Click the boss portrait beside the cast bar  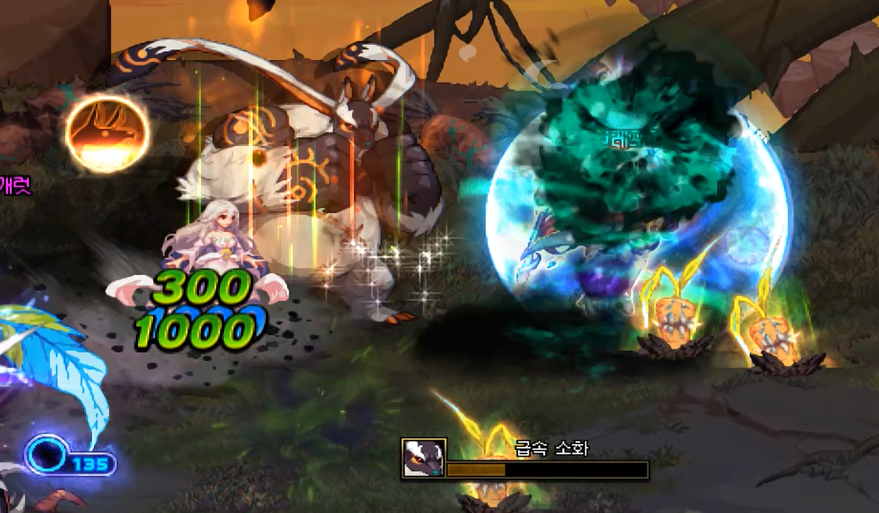[423, 458]
